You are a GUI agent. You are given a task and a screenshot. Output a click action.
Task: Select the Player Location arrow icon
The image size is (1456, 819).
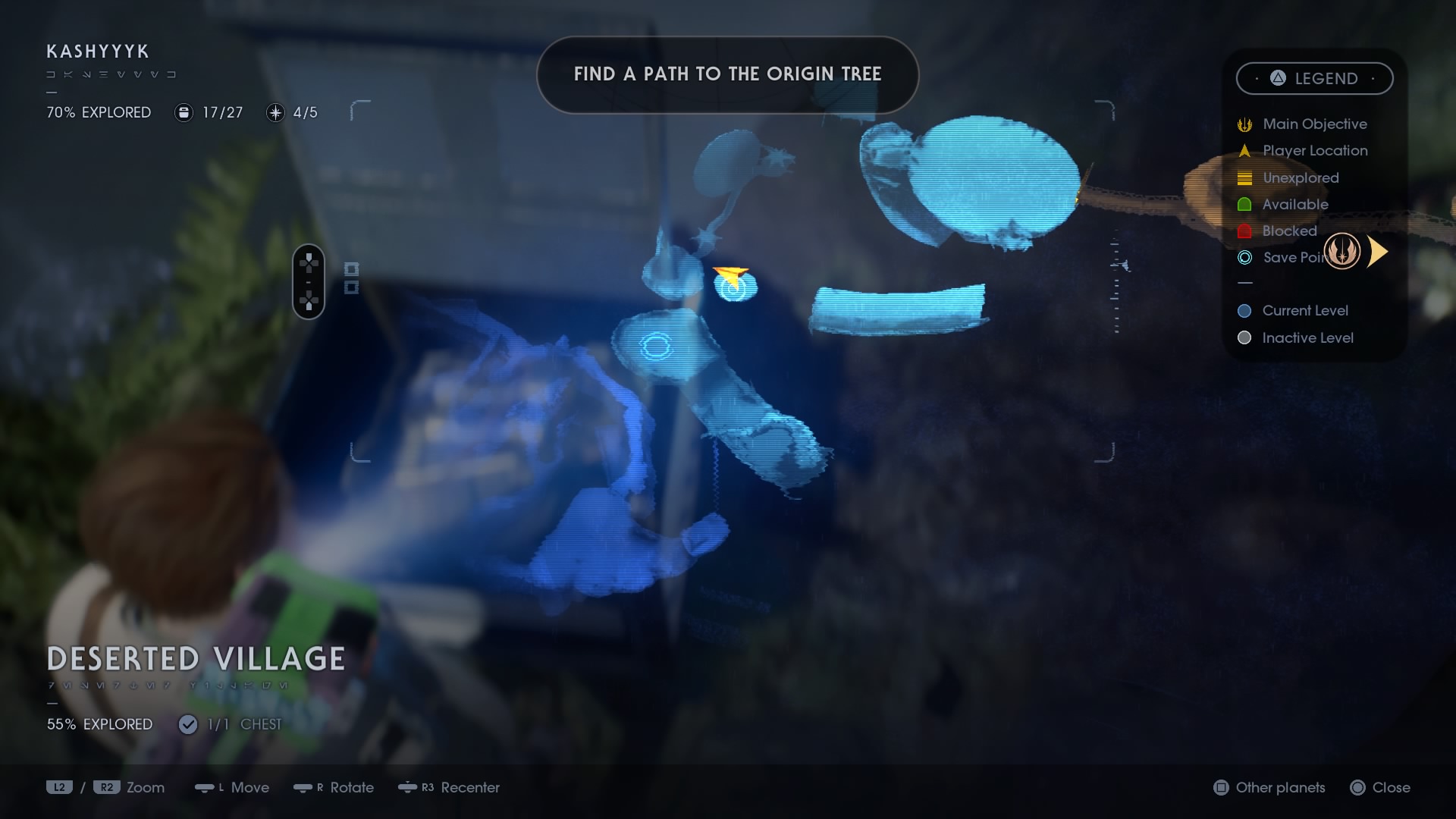coord(1244,151)
